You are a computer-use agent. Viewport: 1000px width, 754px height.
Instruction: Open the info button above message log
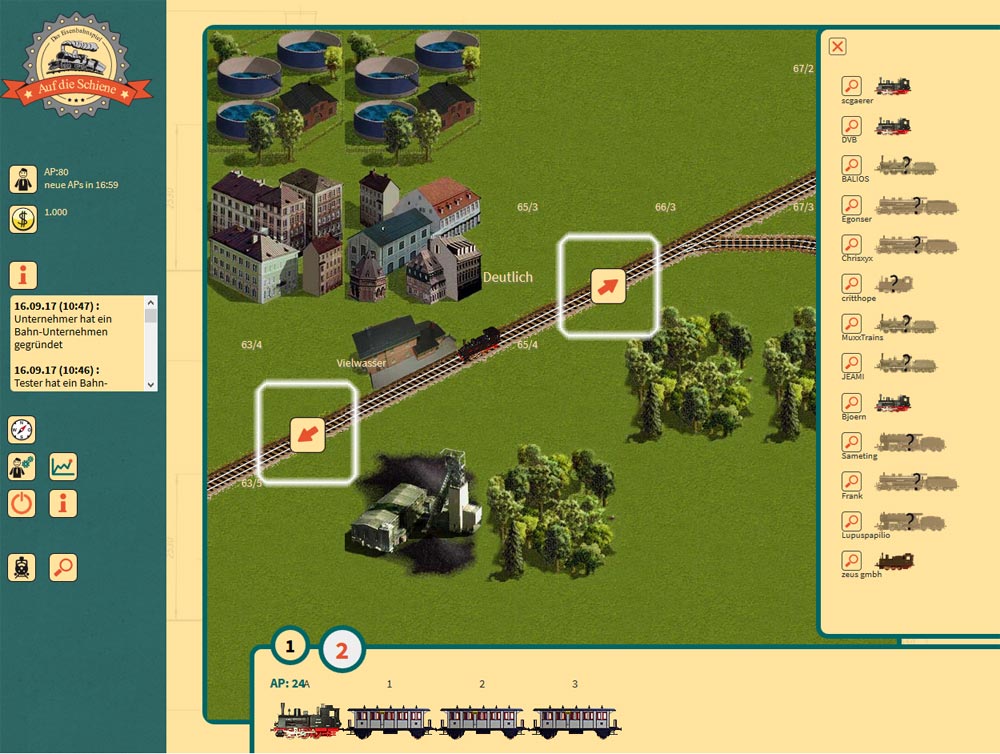coord(23,275)
